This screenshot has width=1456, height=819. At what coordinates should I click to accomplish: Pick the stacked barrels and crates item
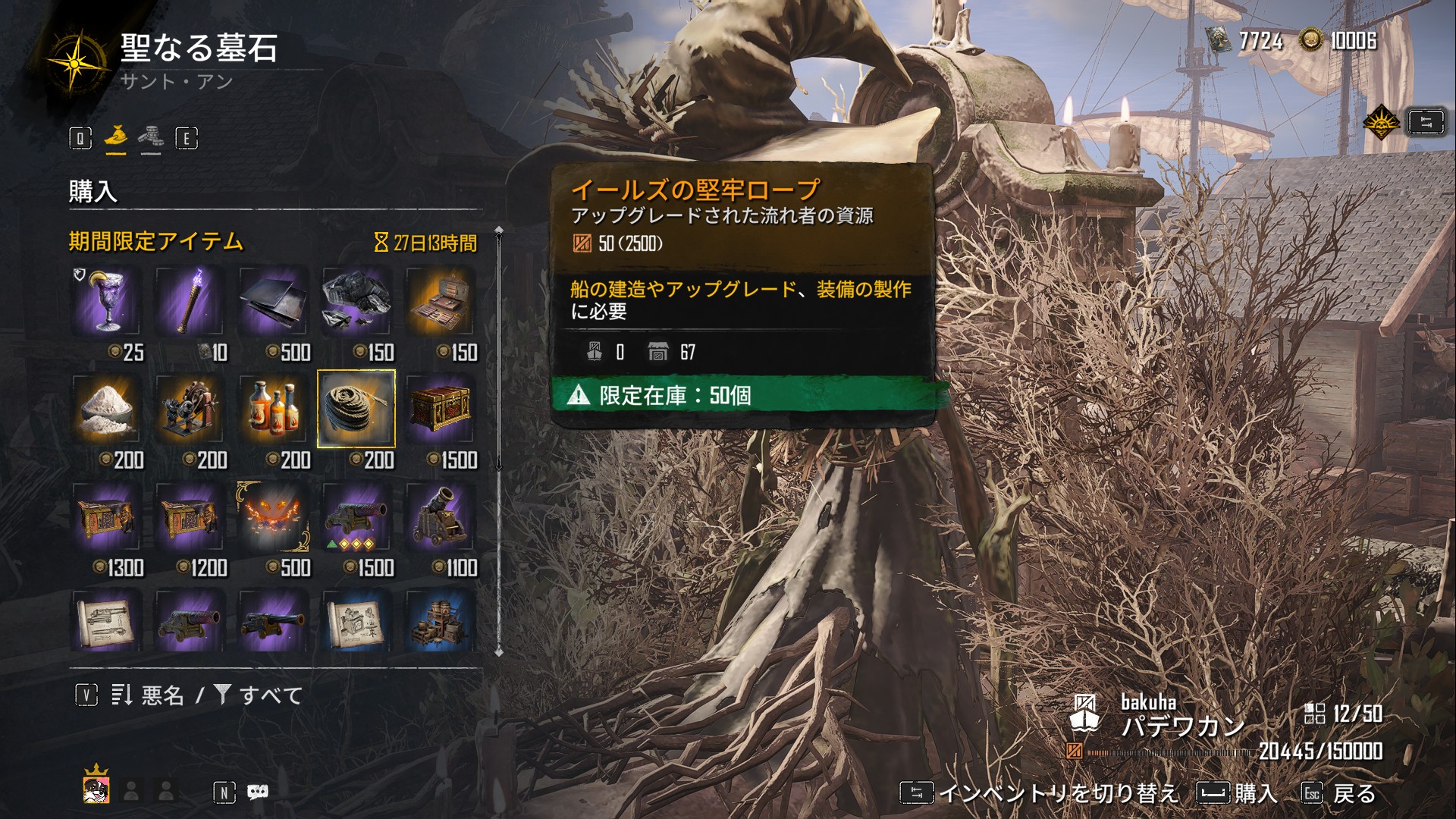[x=440, y=622]
